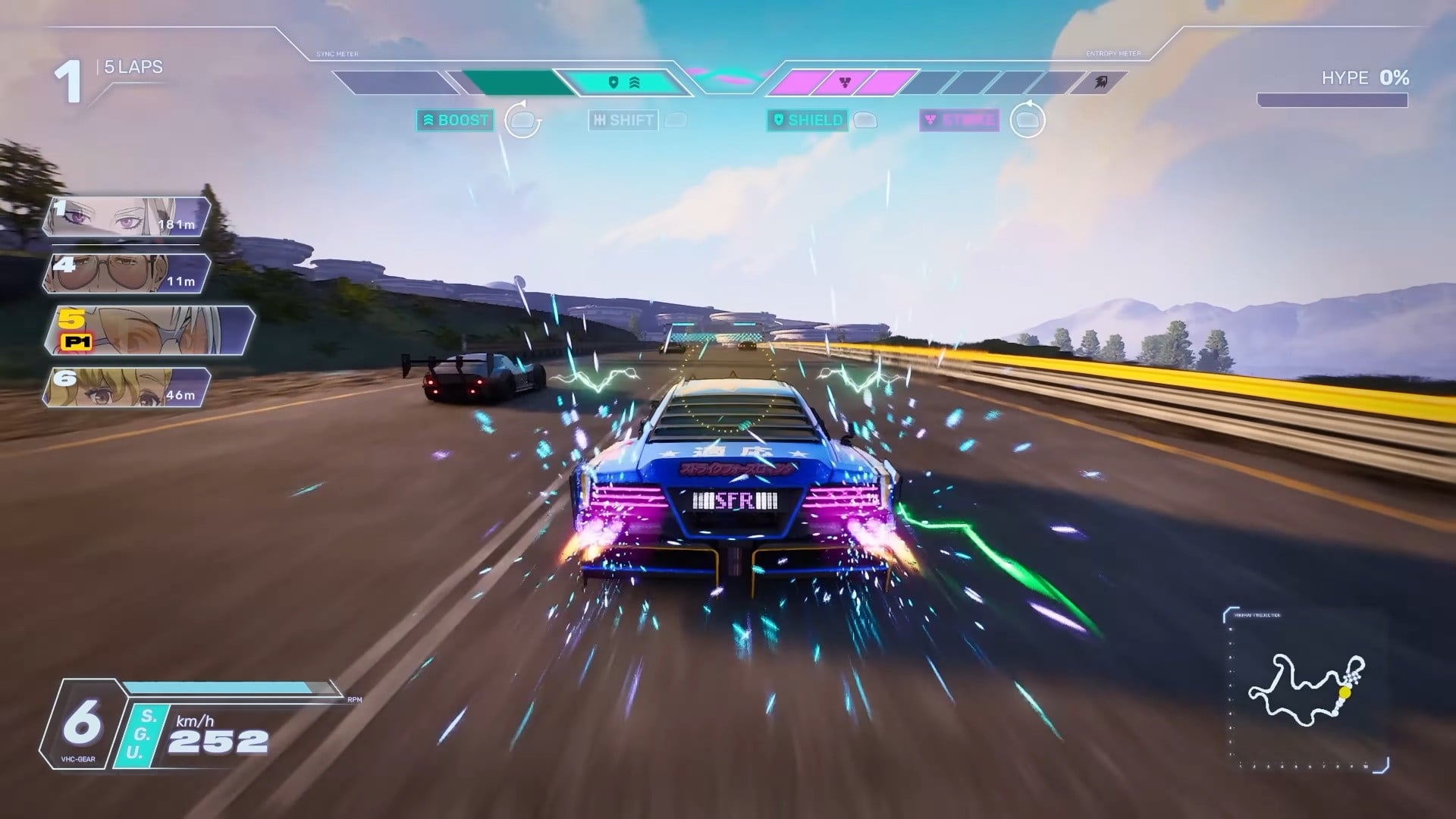Select the gearbox icon on SHIFT button

601,119
